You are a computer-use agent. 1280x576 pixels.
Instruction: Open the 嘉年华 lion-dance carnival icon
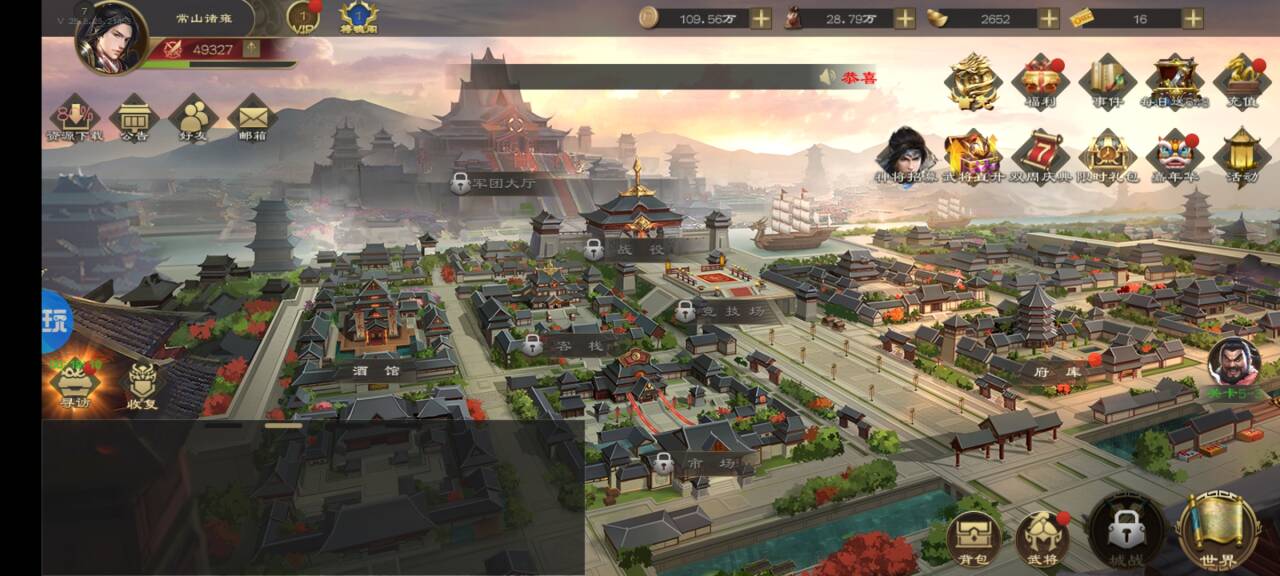click(x=1175, y=156)
